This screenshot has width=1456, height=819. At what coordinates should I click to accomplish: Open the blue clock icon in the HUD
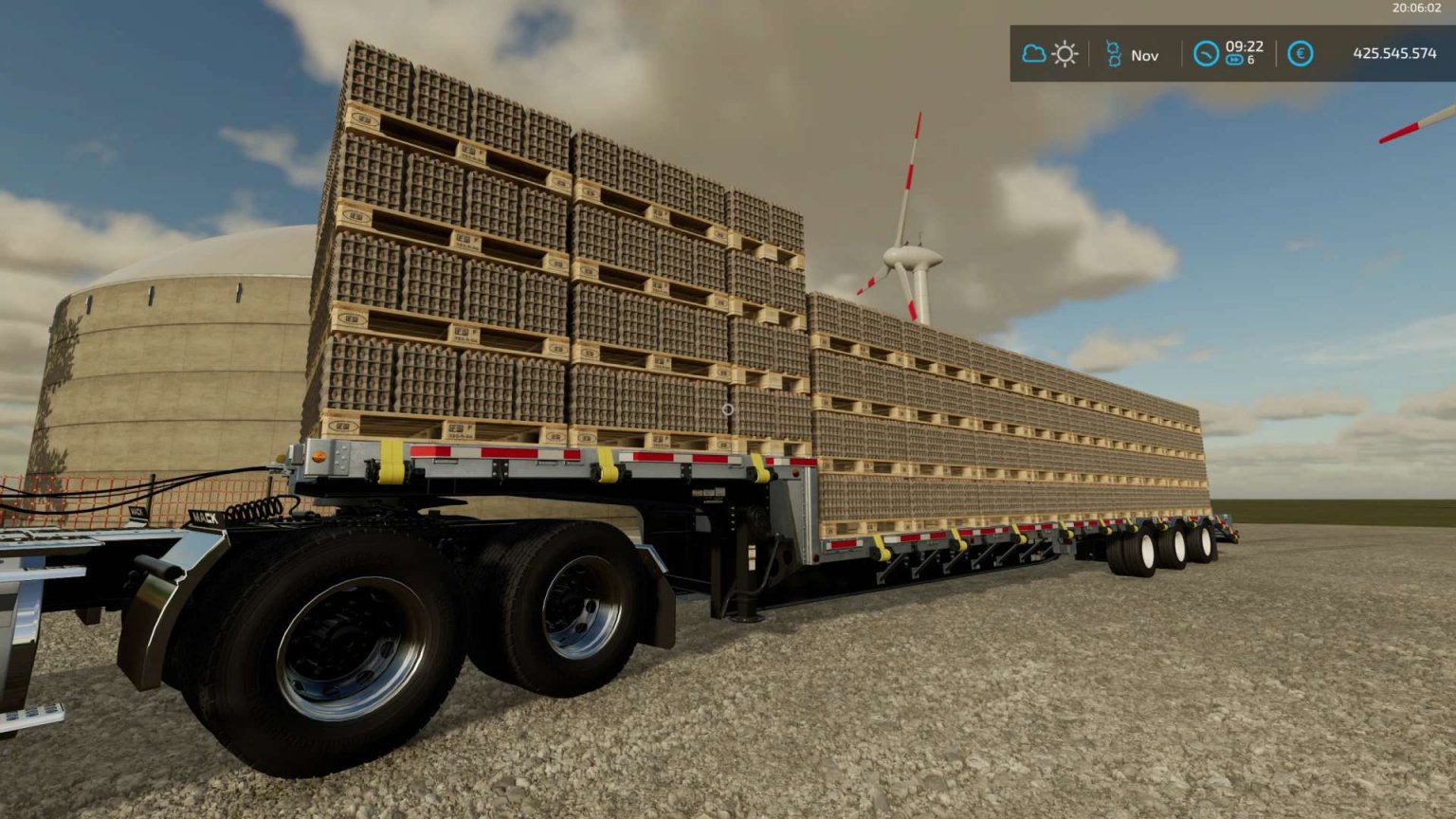click(x=1208, y=54)
